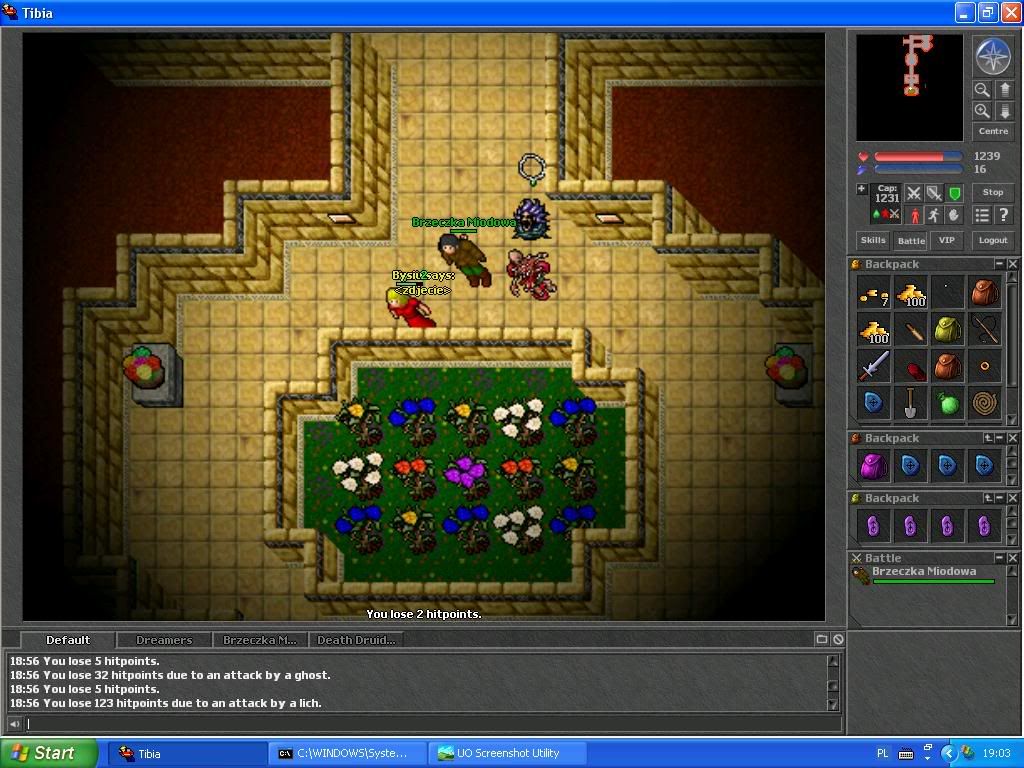The width and height of the screenshot is (1024, 768).
Task: Select the shovel in the backpack
Action: click(x=910, y=403)
